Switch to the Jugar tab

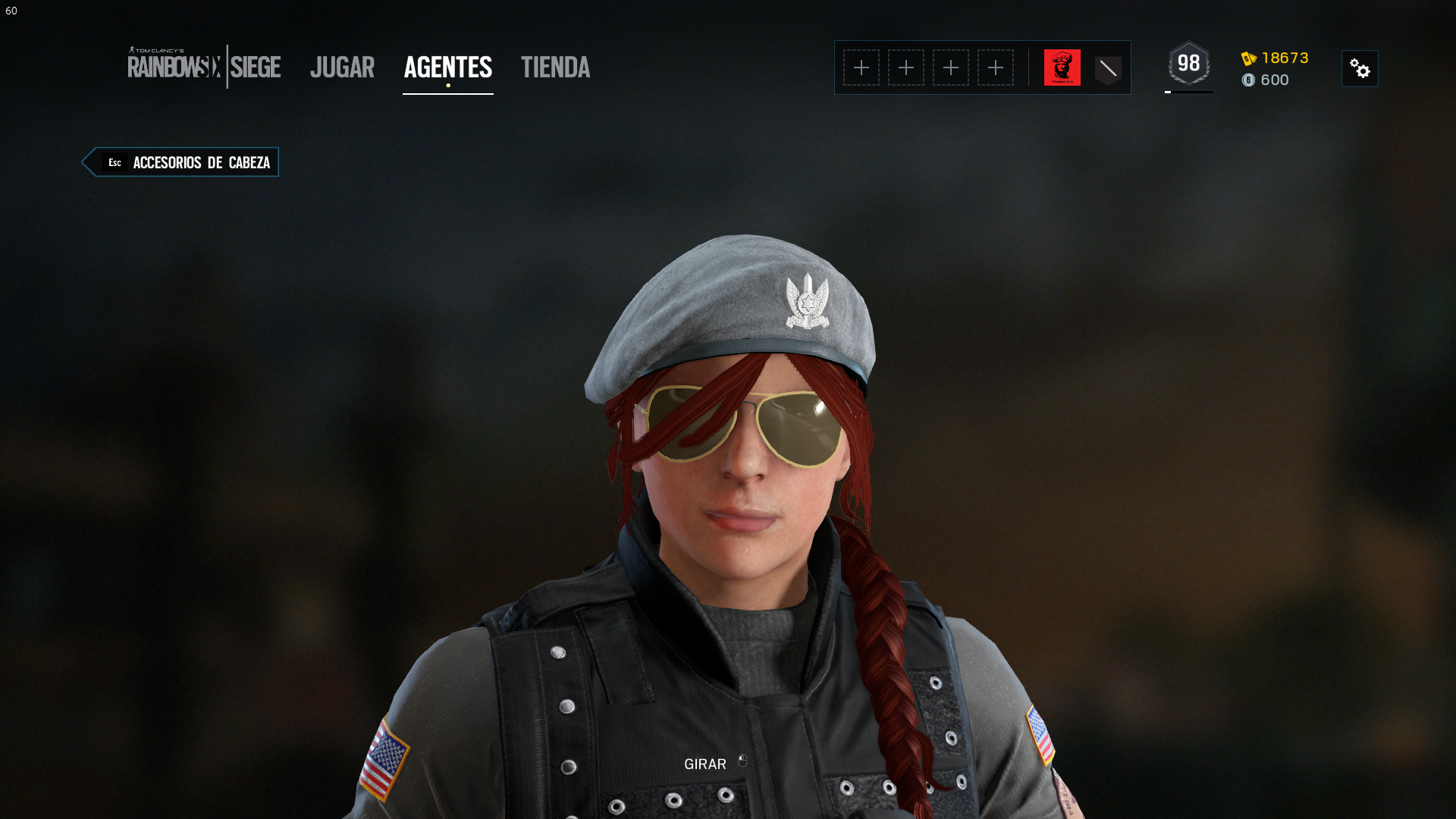(x=342, y=67)
